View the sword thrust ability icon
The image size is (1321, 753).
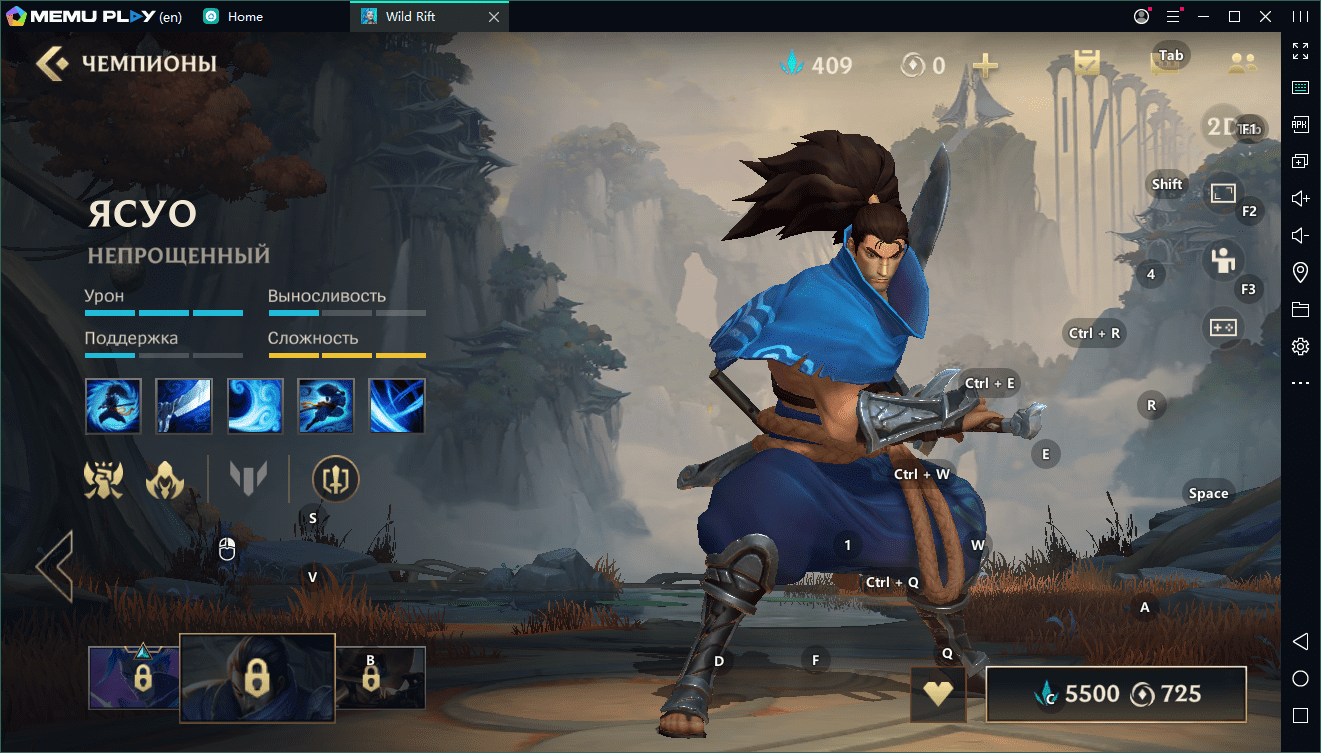click(x=184, y=405)
